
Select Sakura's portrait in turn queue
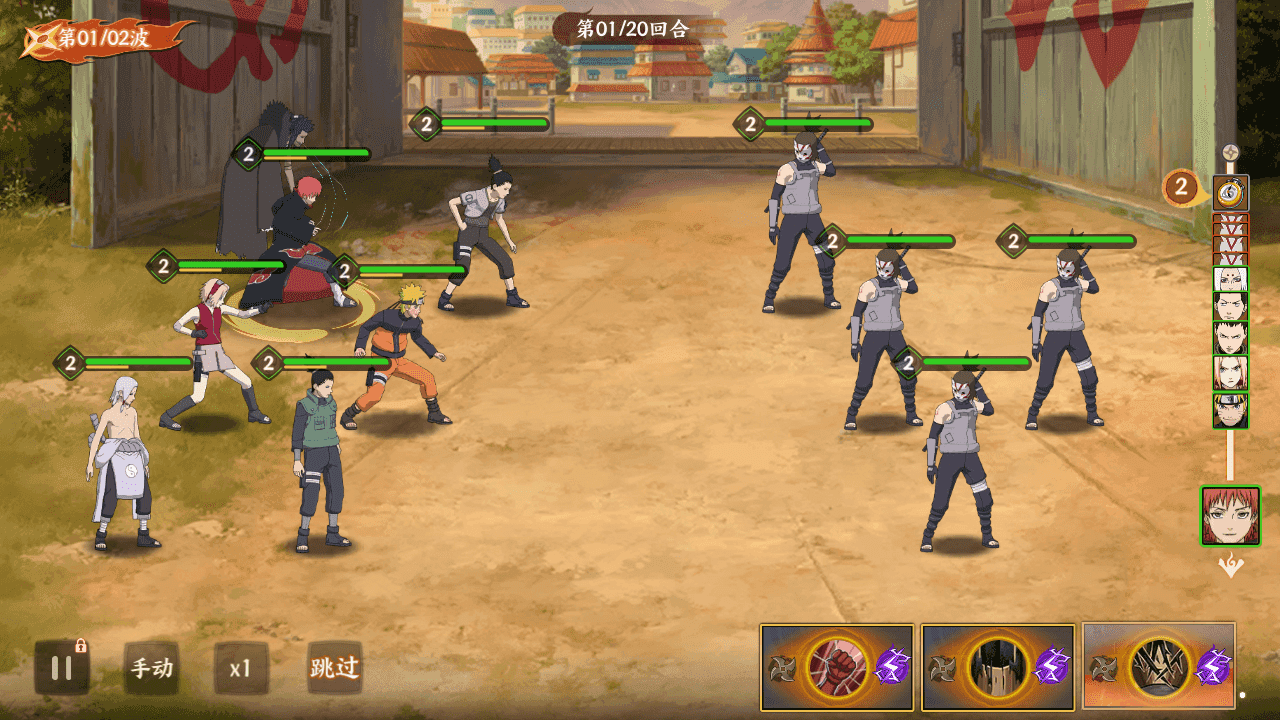pyautogui.click(x=1230, y=373)
